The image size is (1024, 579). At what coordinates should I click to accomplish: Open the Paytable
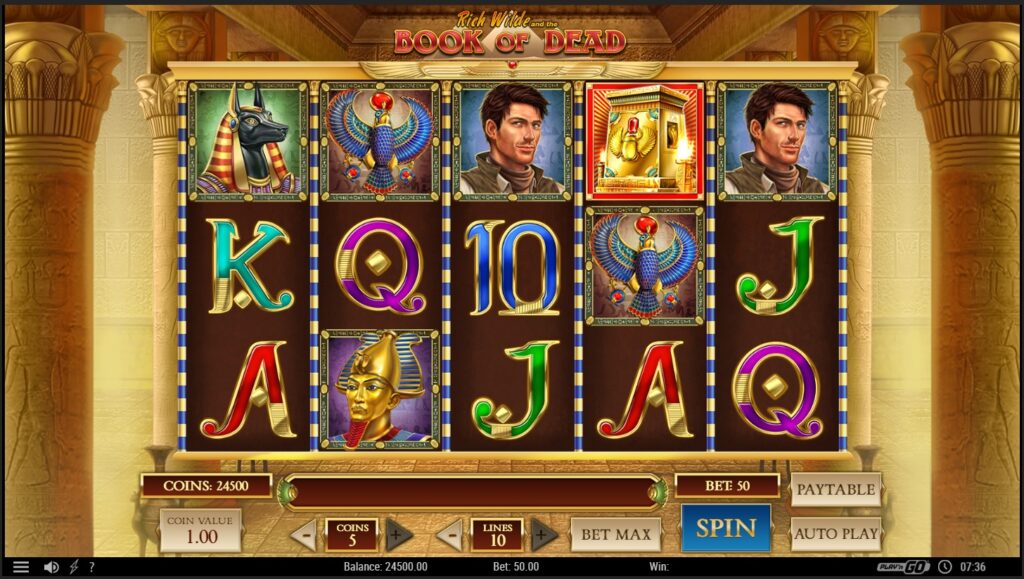(836, 489)
